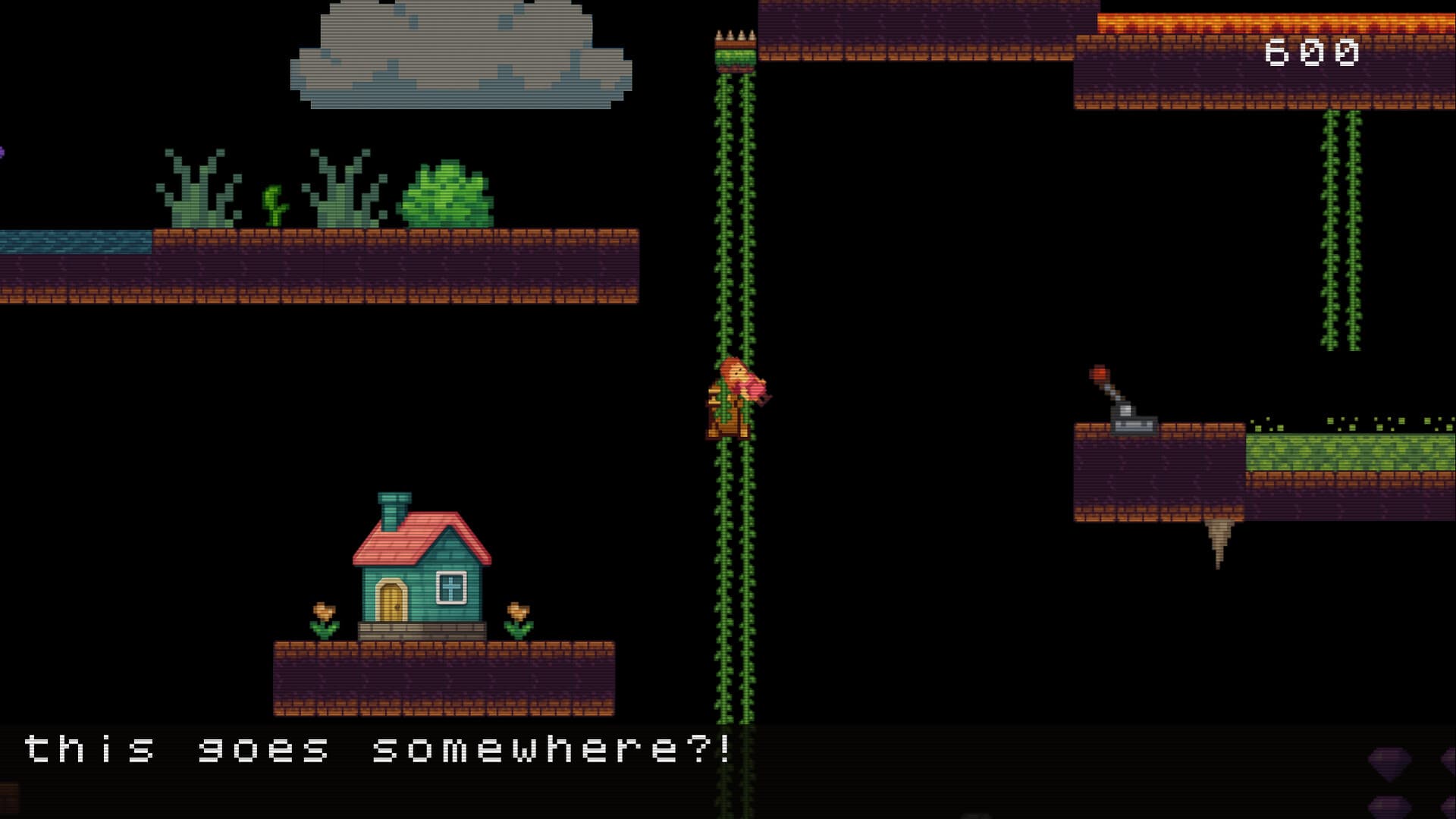Click the score counter showing 600
This screenshot has height=819, width=1456.
point(1312,51)
